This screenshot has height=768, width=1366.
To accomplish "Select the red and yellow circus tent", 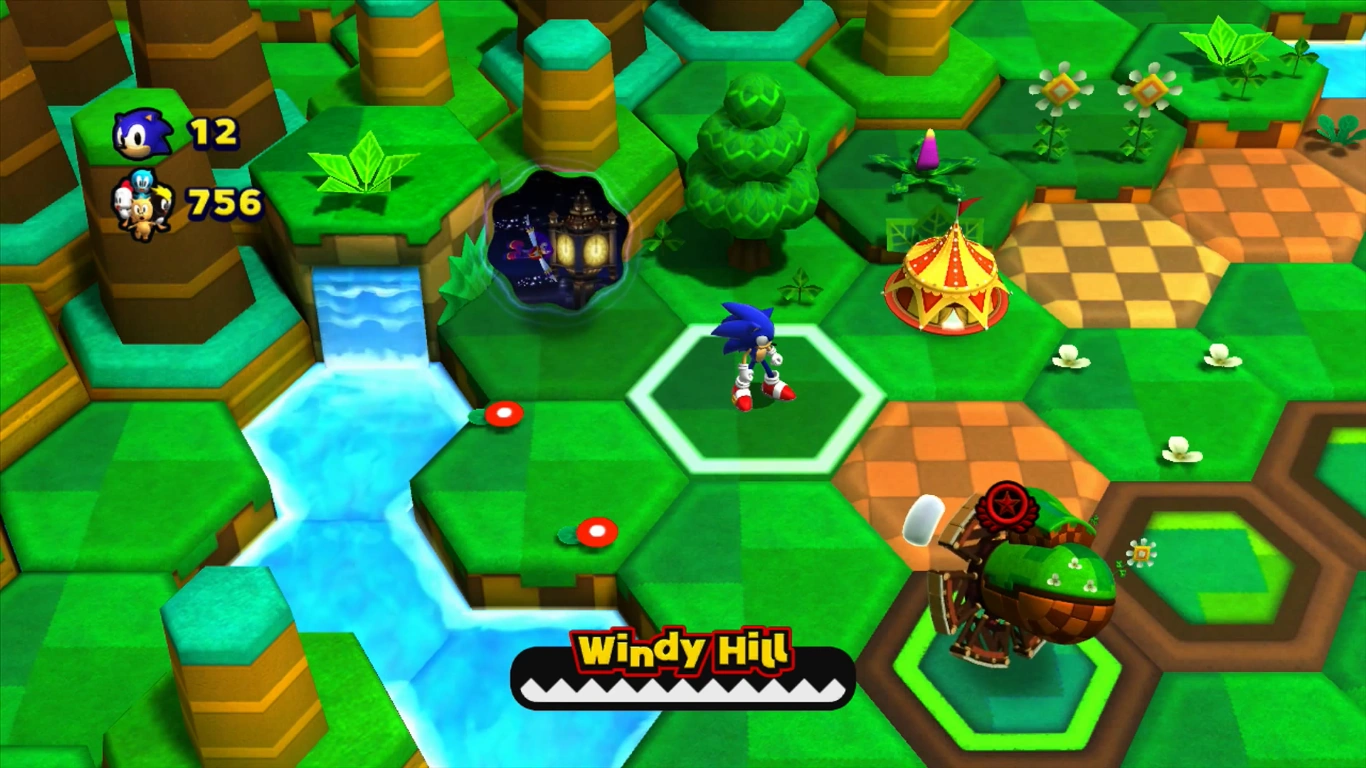I will click(945, 278).
